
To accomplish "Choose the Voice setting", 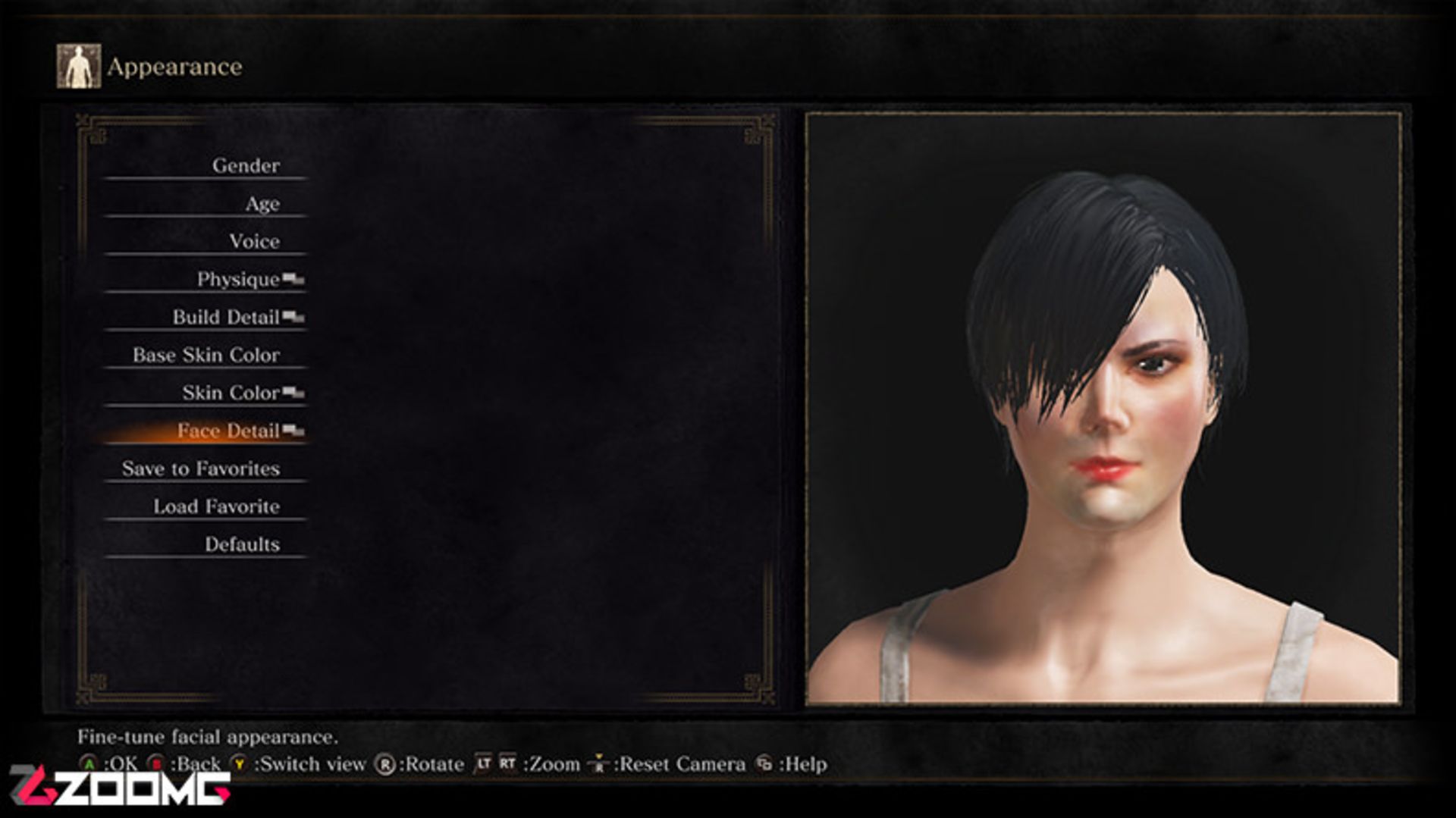I will coord(254,241).
